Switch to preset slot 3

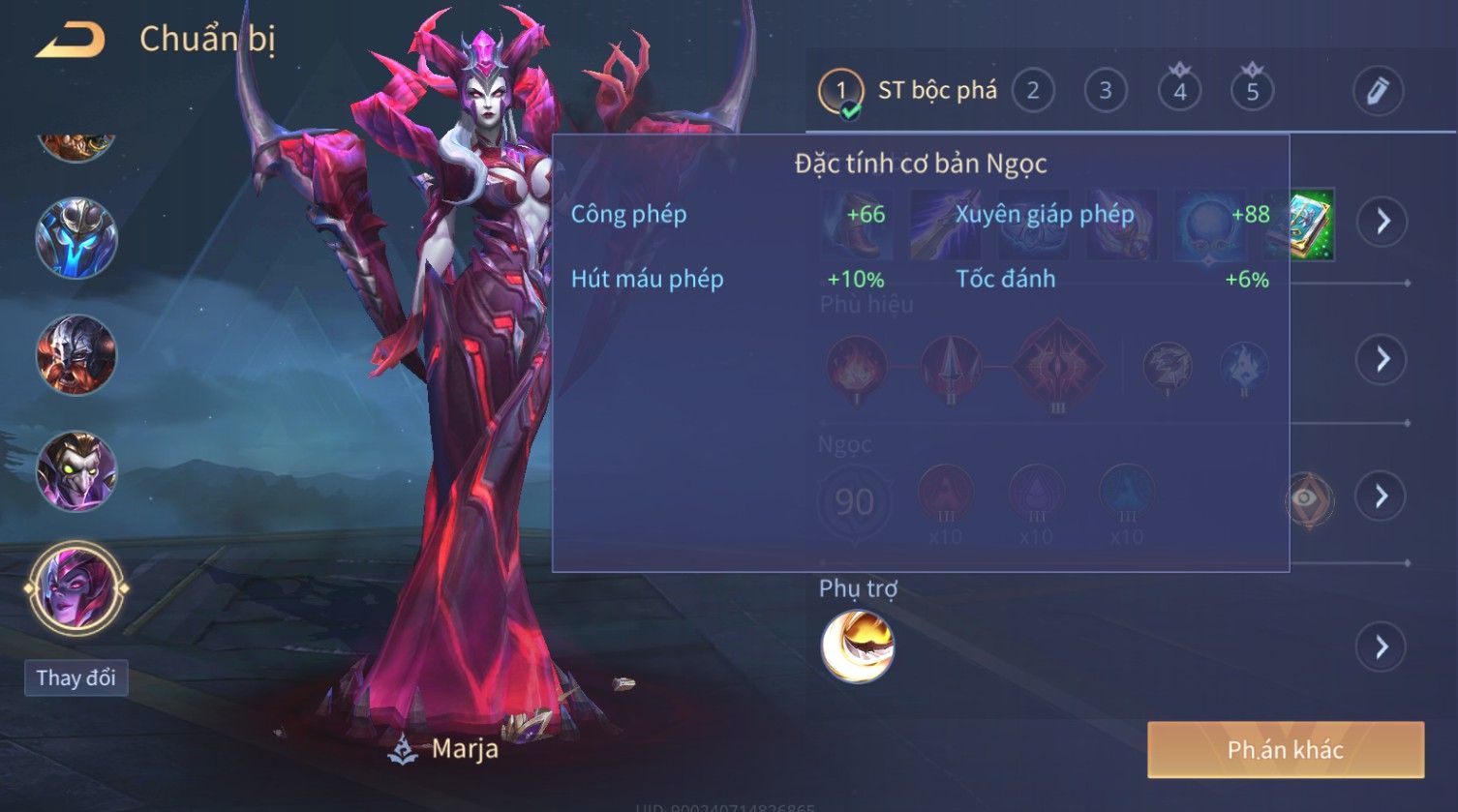tap(1105, 91)
